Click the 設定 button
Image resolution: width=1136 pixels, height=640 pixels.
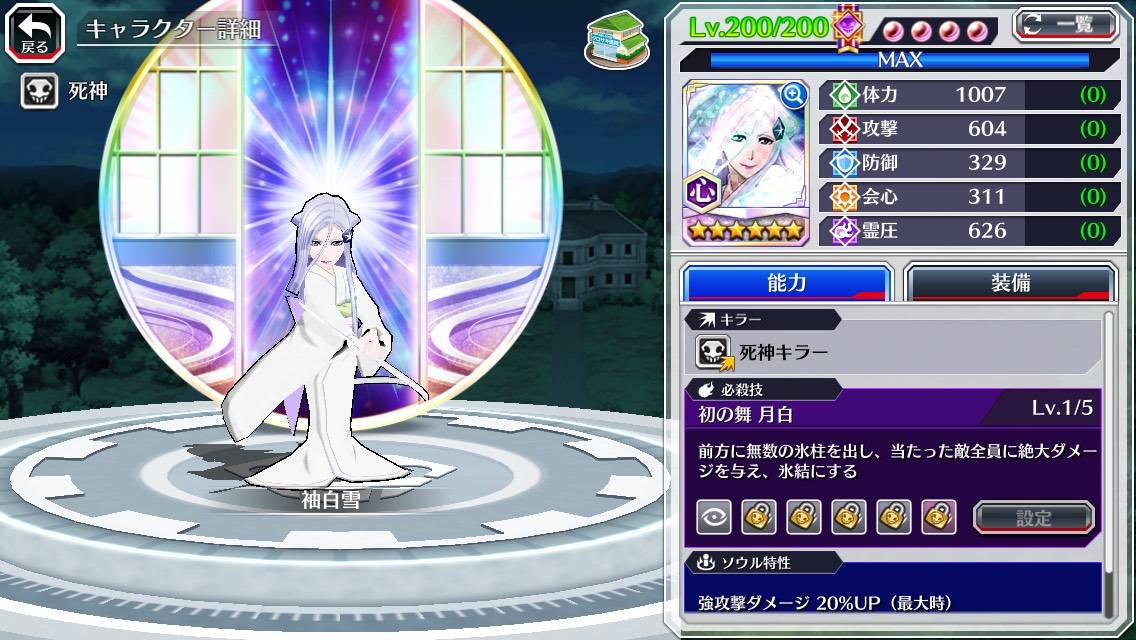(x=1033, y=517)
